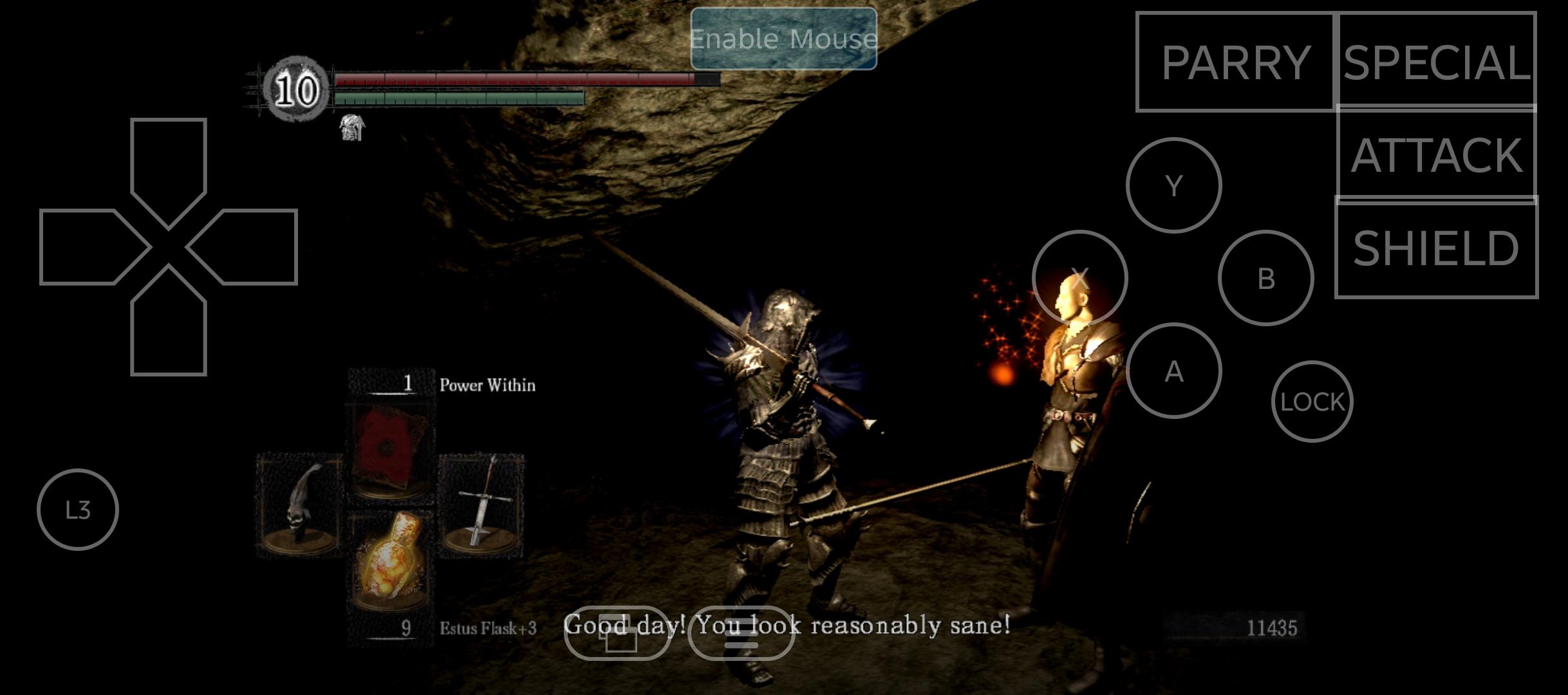1568x695 pixels.
Task: Tap the round B button
Action: 1265,278
